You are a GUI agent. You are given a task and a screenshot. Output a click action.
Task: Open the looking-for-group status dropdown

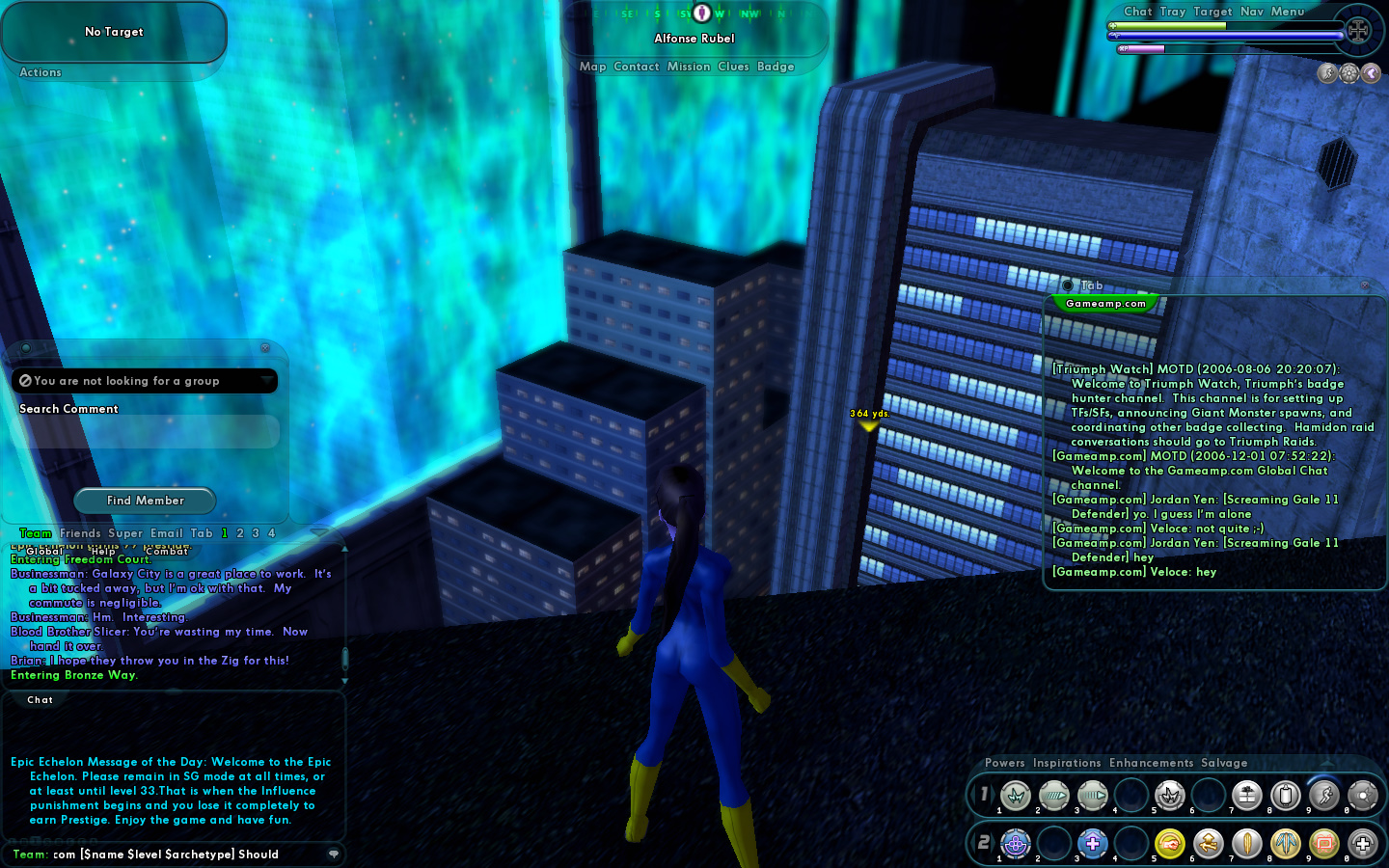(266, 381)
